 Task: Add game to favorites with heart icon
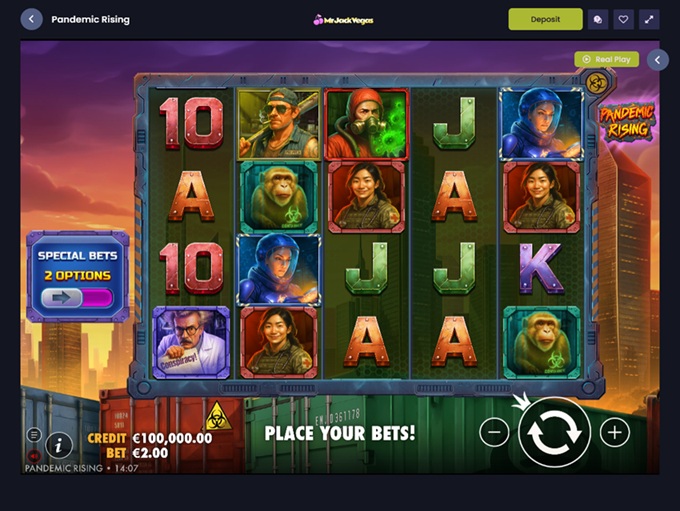623,19
